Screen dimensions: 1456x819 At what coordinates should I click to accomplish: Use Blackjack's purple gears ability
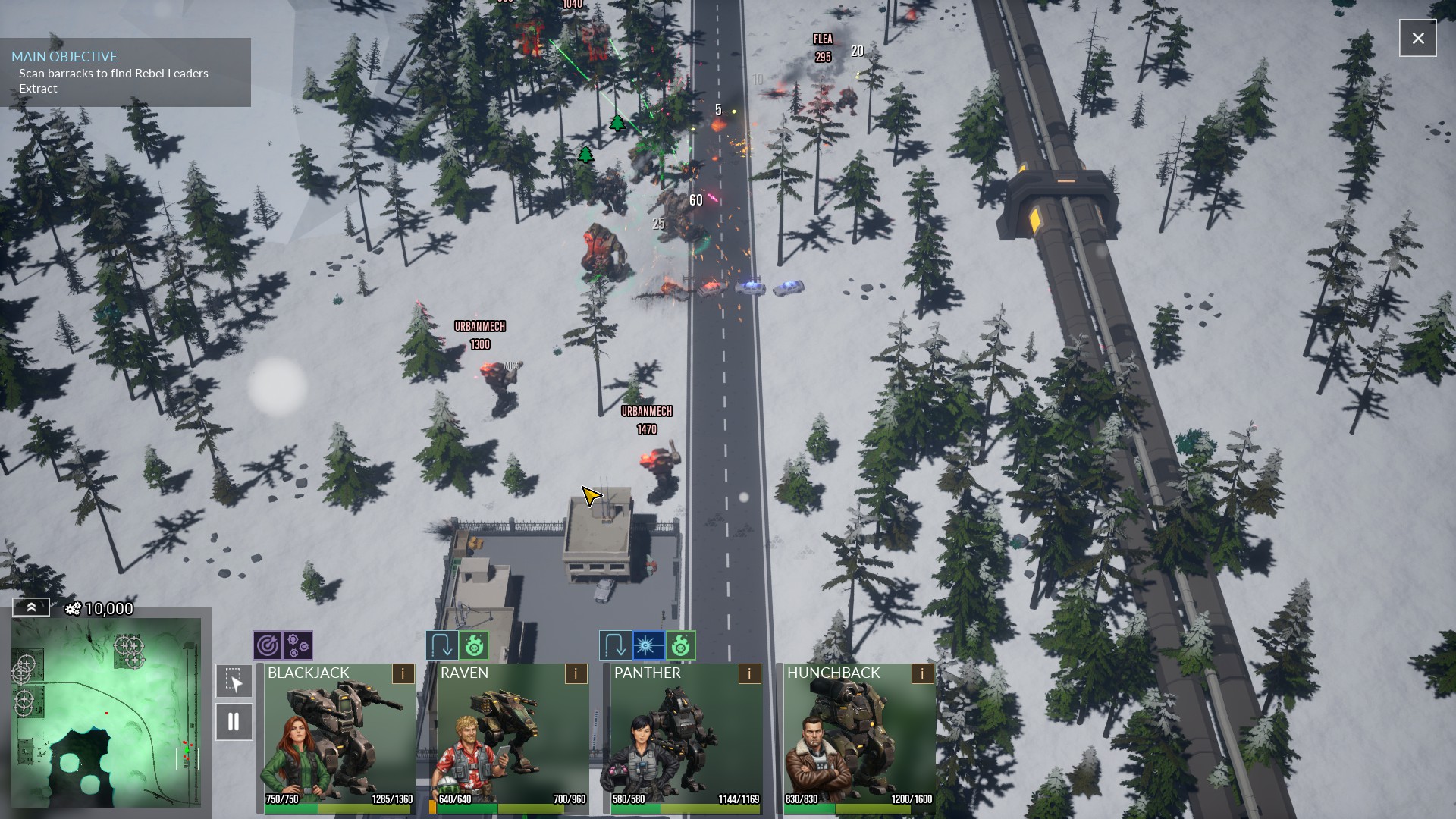point(298,646)
